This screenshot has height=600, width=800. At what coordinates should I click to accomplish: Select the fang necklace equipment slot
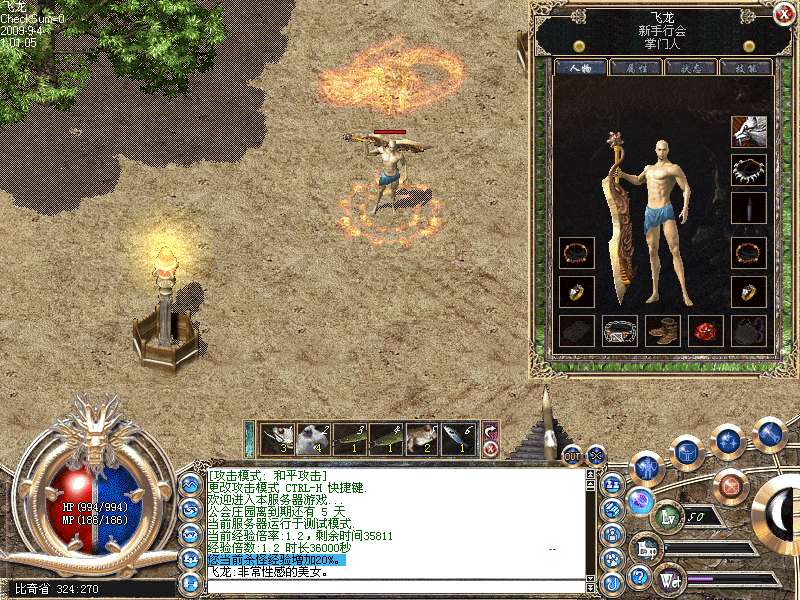(748, 170)
